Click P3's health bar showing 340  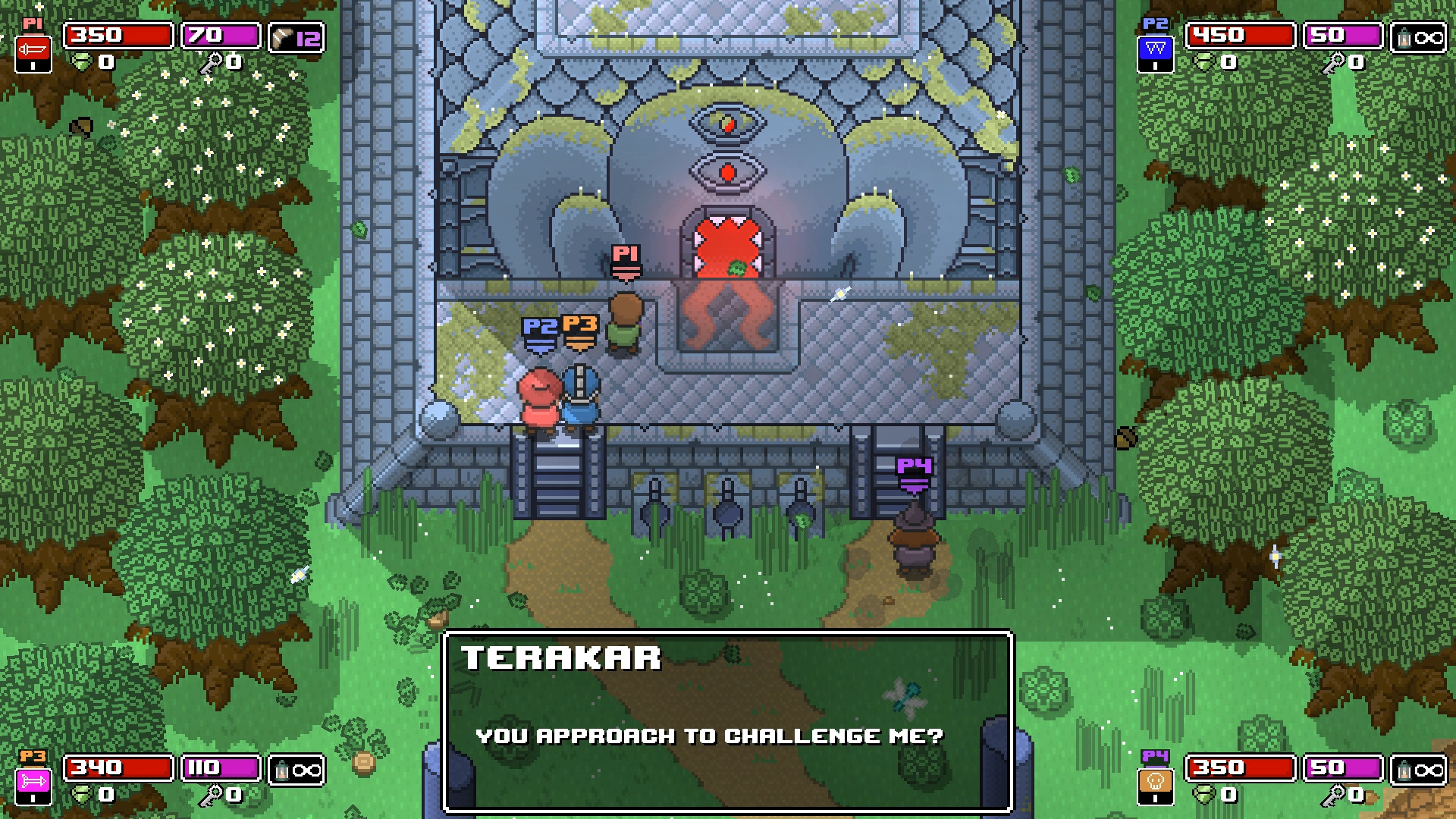[x=118, y=768]
